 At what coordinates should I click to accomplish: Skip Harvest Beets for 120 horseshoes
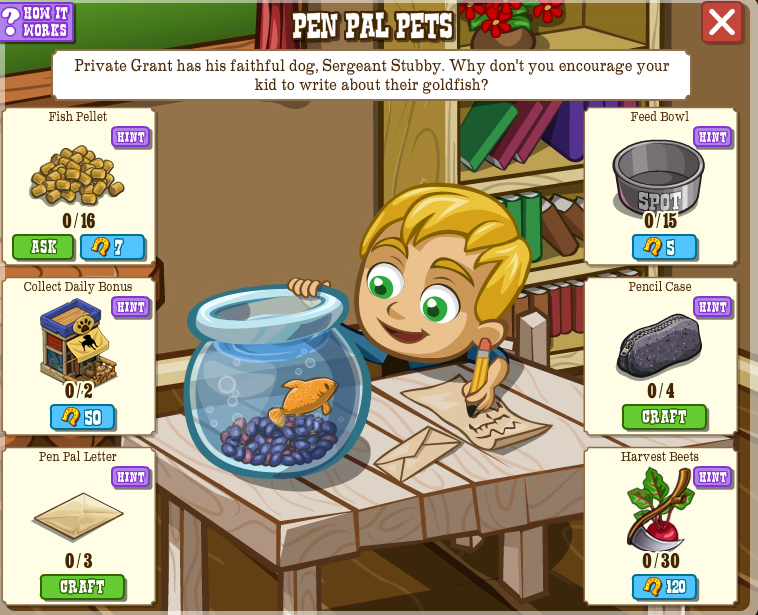coord(664,587)
